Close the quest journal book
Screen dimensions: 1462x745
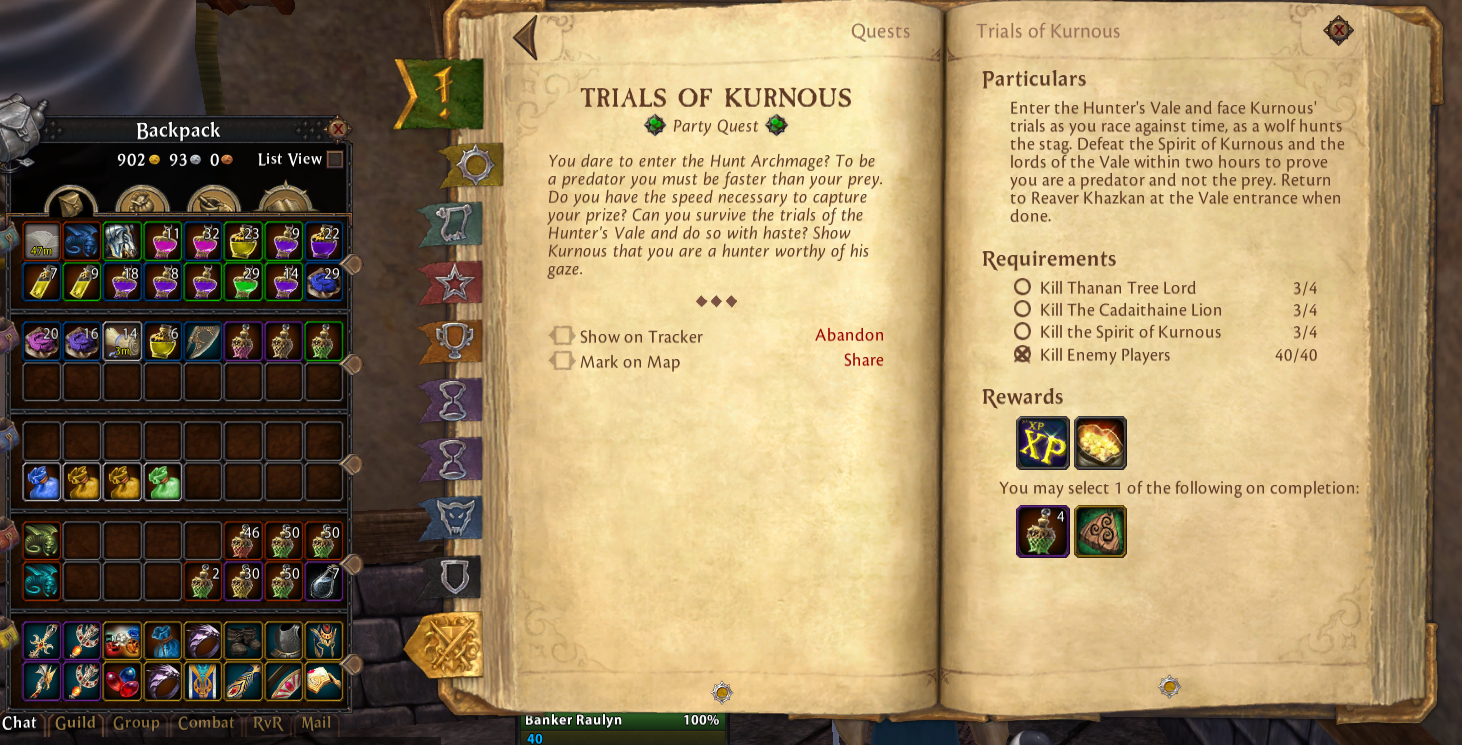point(1337,31)
